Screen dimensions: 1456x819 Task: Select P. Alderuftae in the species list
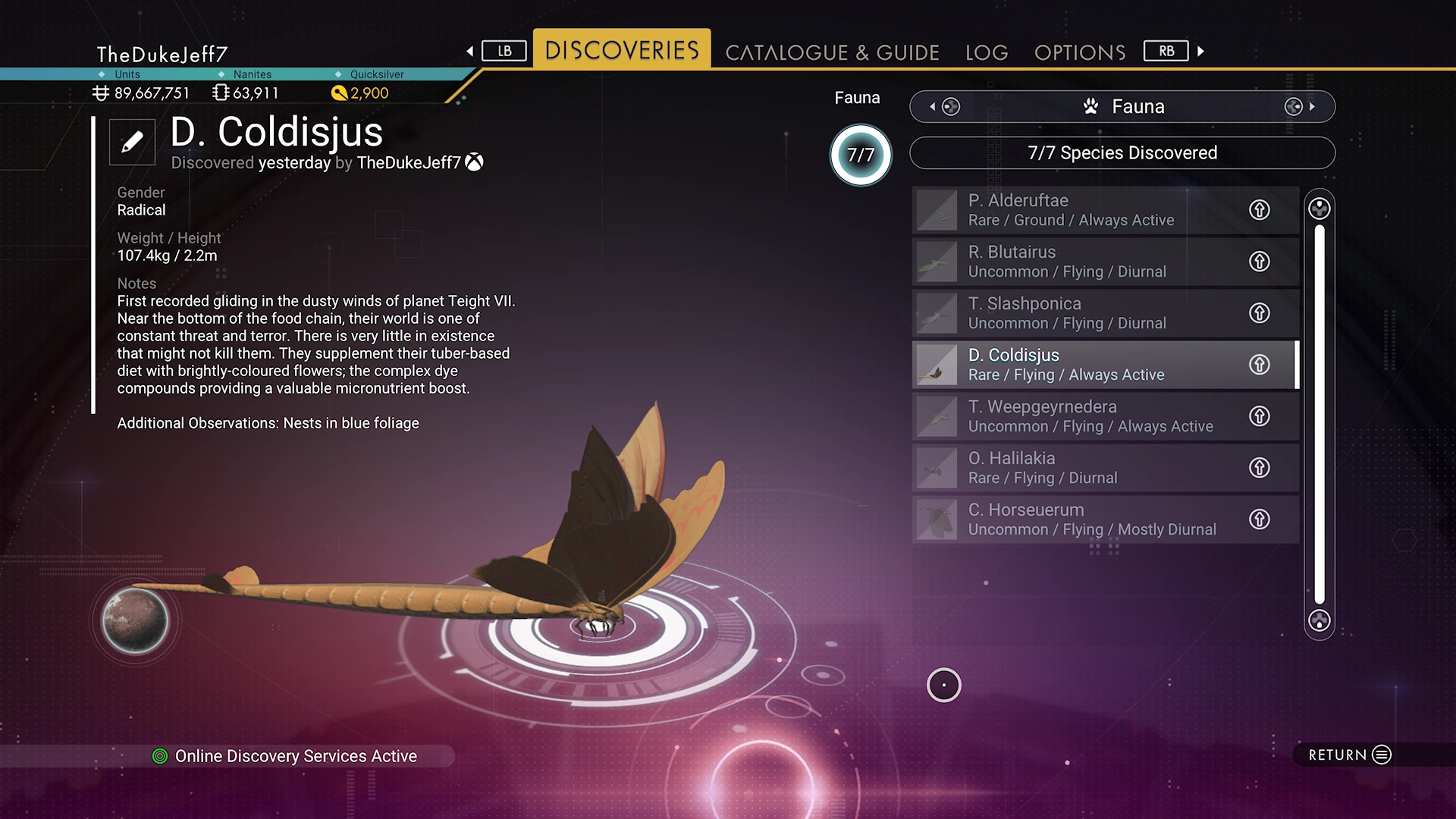(1077, 210)
